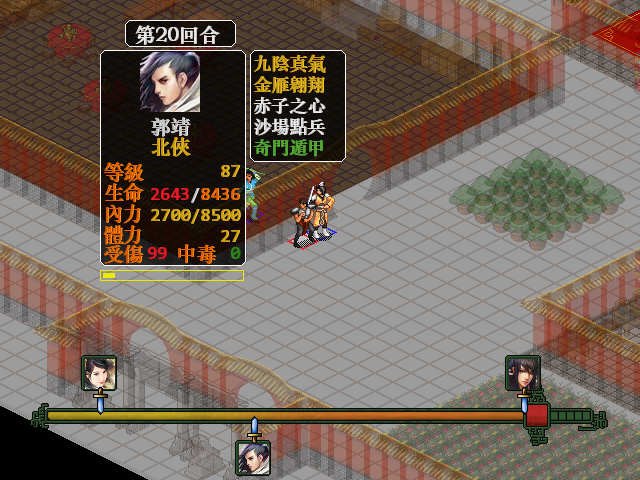Screen dimensions: 640x480
Task: Choose 金雁翱翔 from the skill list
Action: click(x=297, y=85)
